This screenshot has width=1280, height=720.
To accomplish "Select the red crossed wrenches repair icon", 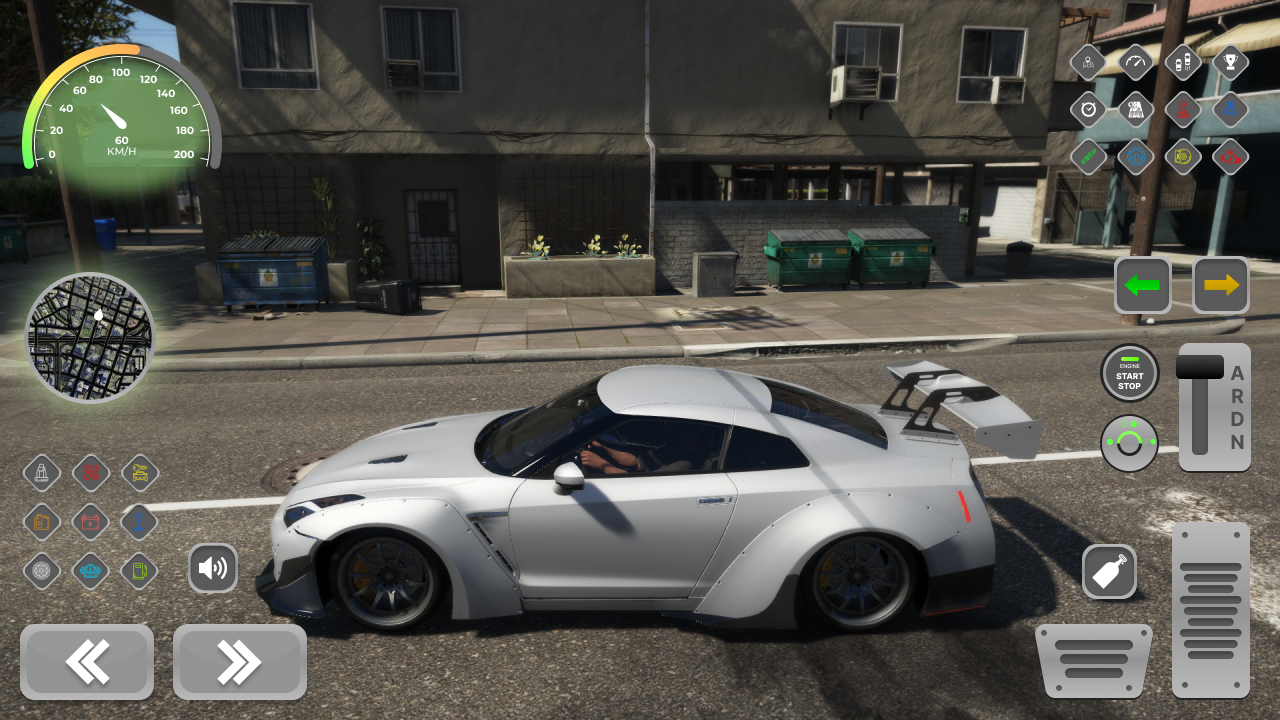I will click(90, 473).
